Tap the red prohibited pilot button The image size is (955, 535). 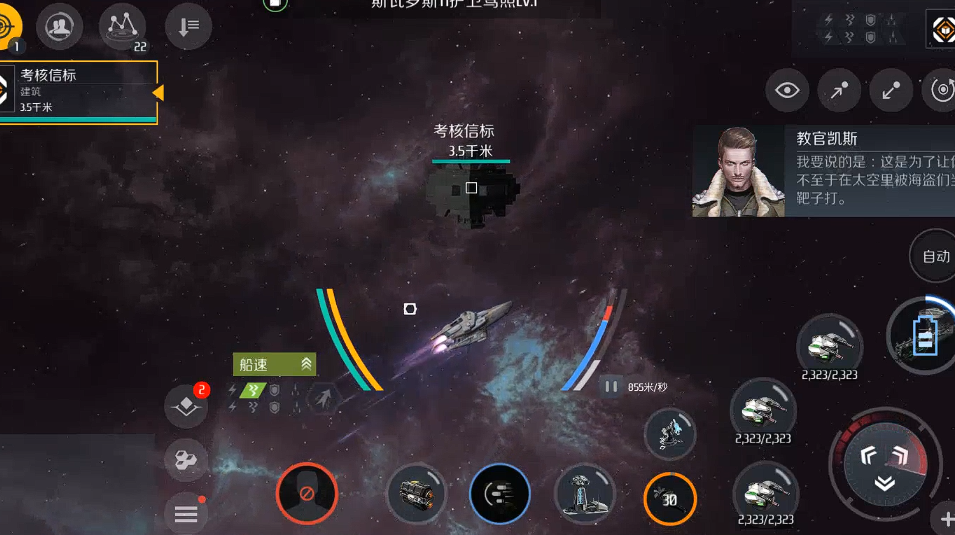[307, 493]
